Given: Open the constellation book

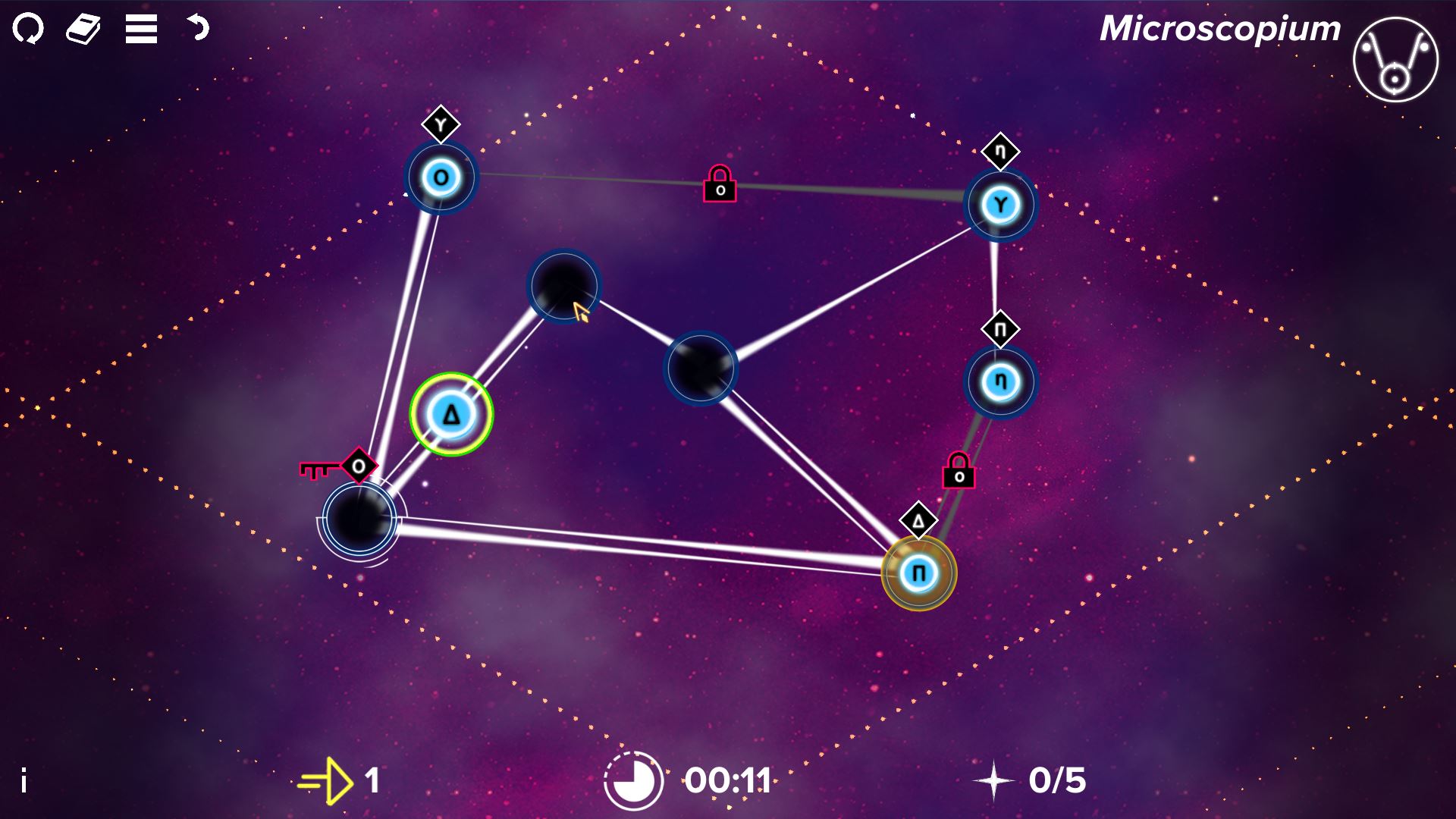Looking at the screenshot, I should pos(83,29).
